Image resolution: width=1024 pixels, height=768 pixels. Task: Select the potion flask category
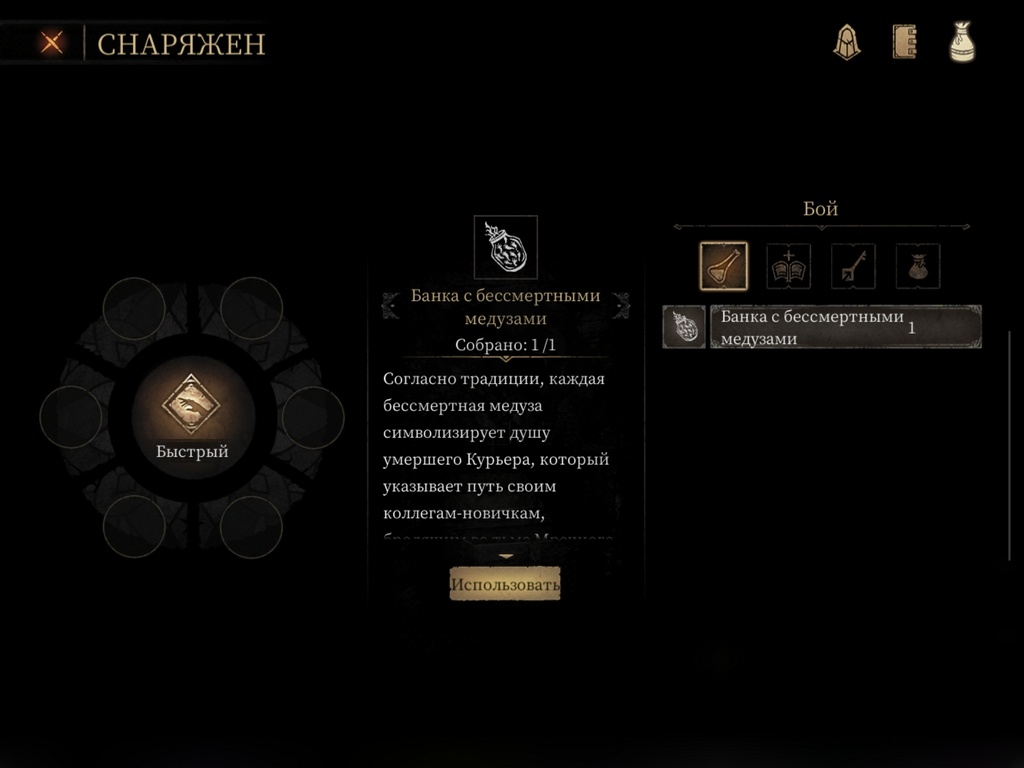724,266
